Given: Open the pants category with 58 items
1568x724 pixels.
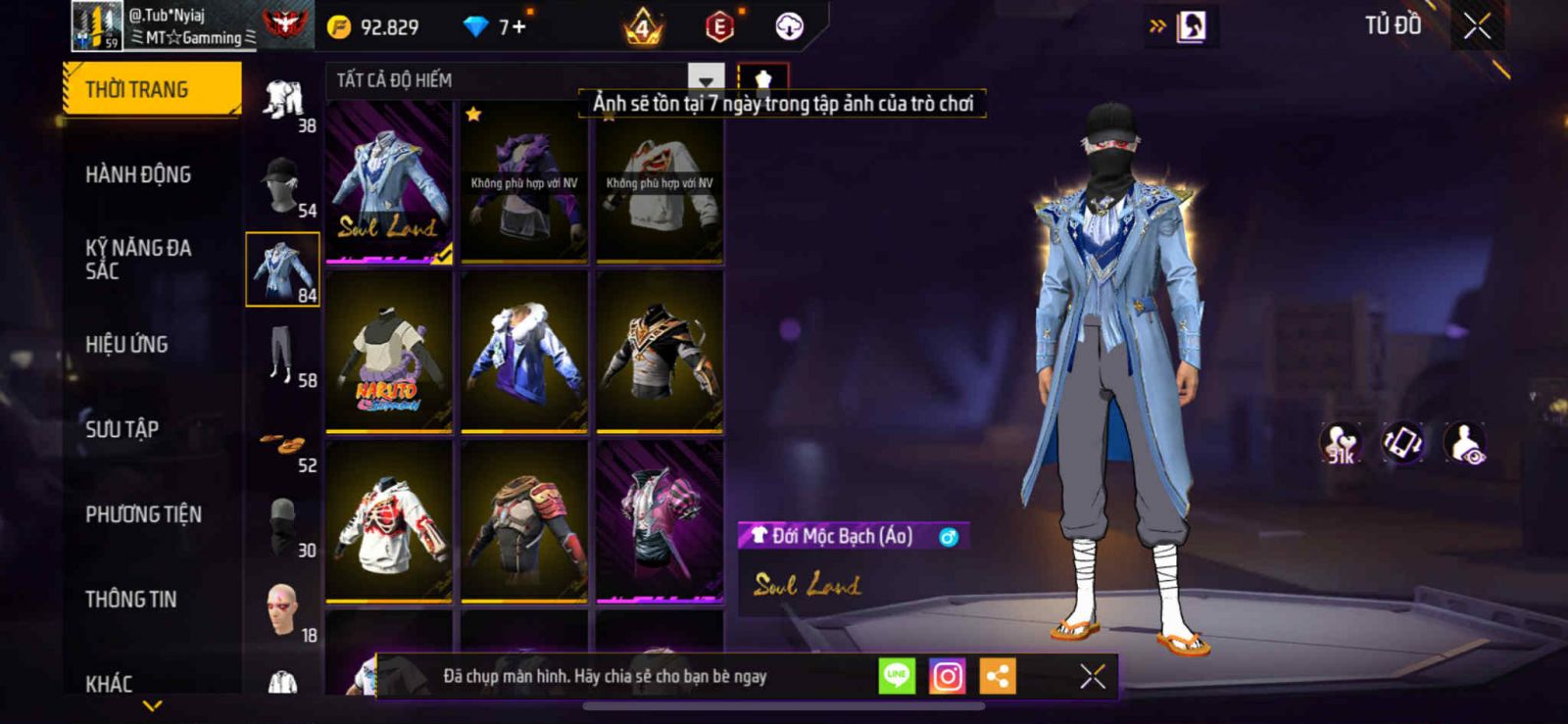Looking at the screenshot, I should [x=283, y=355].
